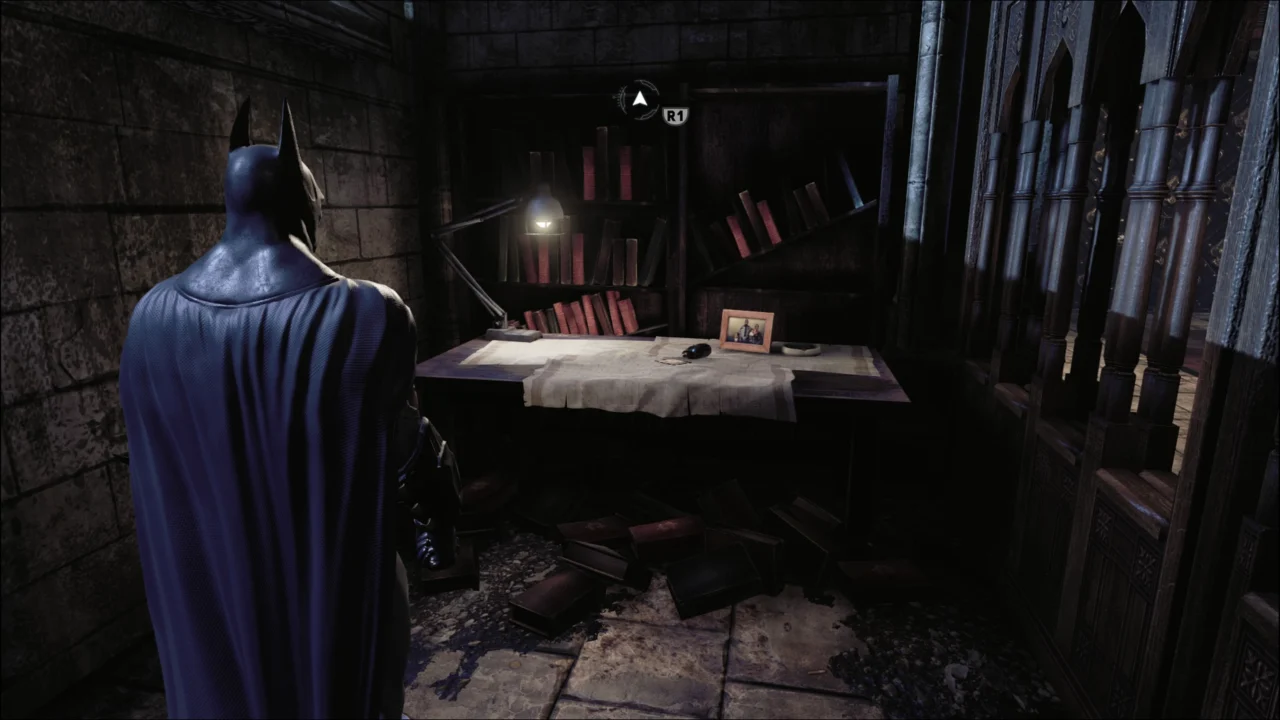This screenshot has height=720, width=1280.
Task: Click the R1 button prompt
Action: pyautogui.click(x=674, y=114)
